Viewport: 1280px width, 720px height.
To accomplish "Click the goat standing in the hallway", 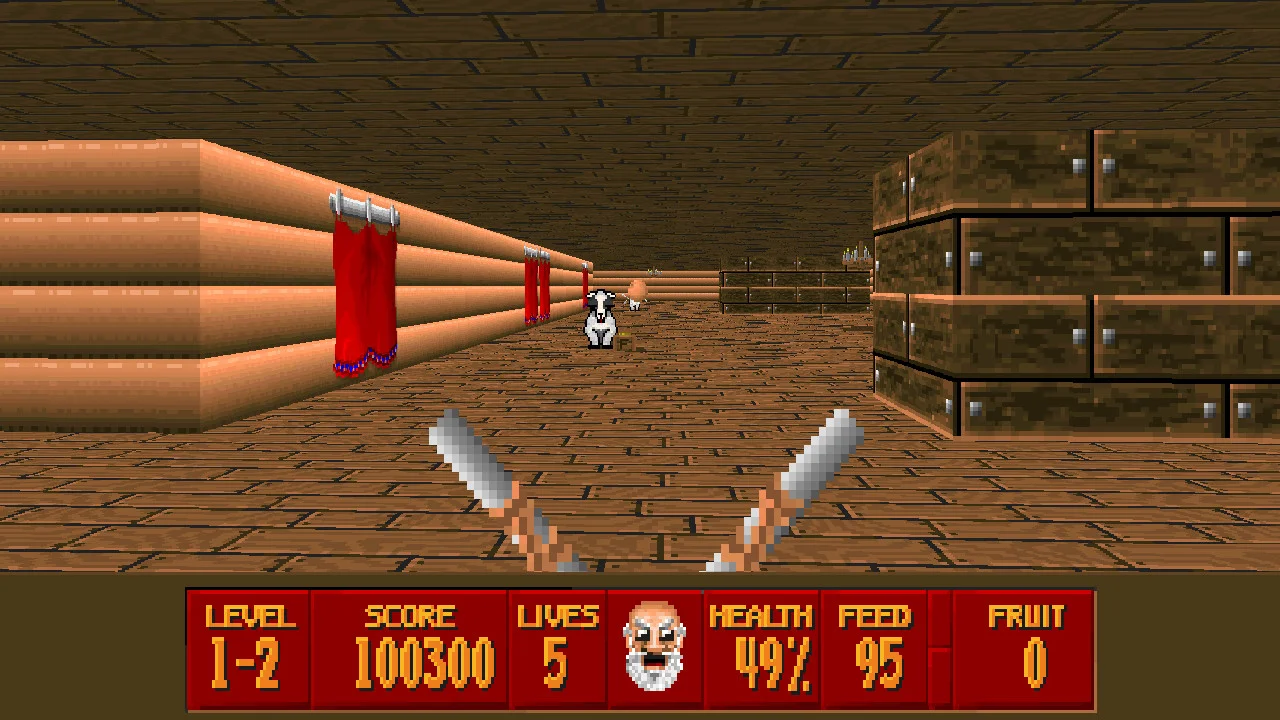I will tap(599, 318).
